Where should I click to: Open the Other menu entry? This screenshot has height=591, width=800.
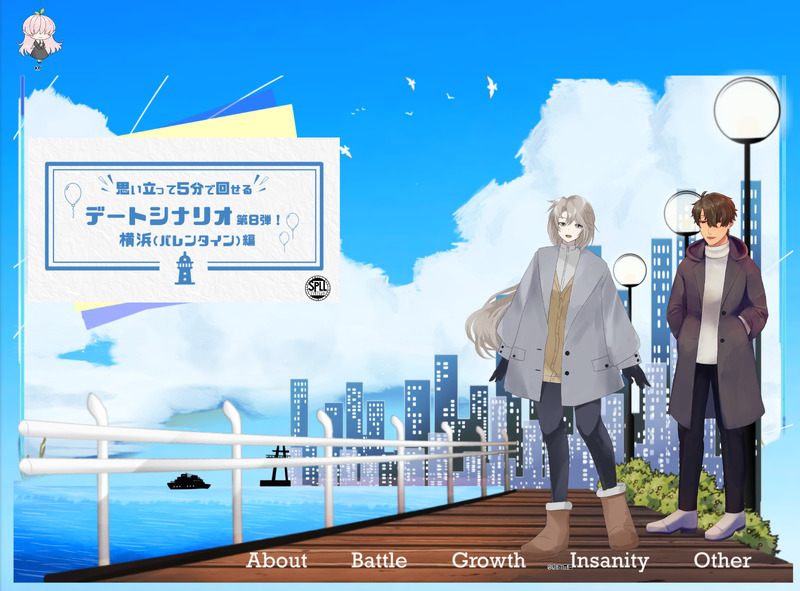(x=722, y=561)
